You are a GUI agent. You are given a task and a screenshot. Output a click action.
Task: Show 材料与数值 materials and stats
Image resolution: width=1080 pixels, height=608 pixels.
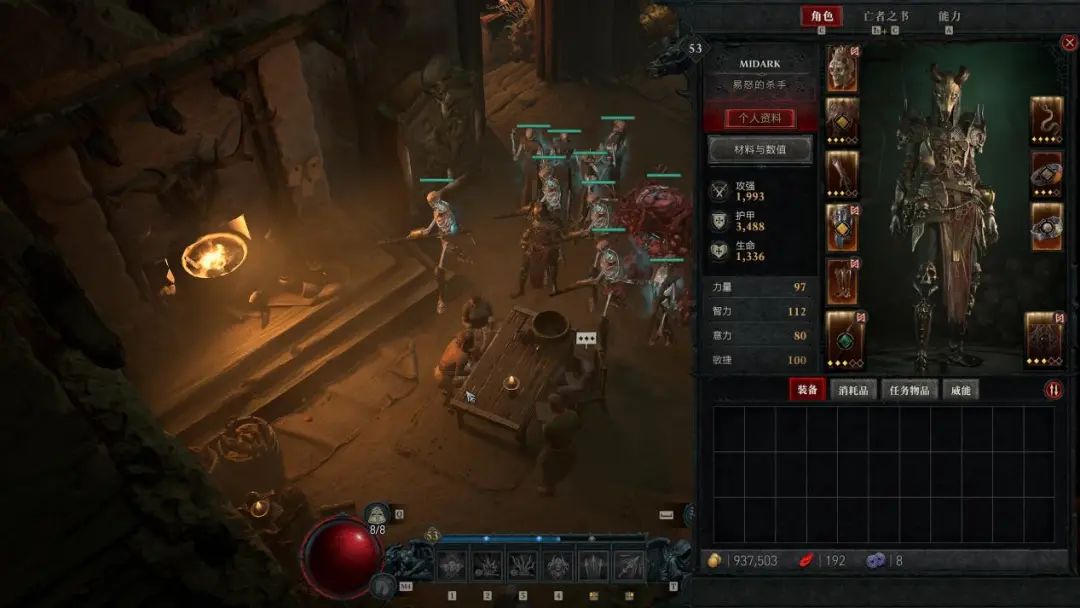760,150
